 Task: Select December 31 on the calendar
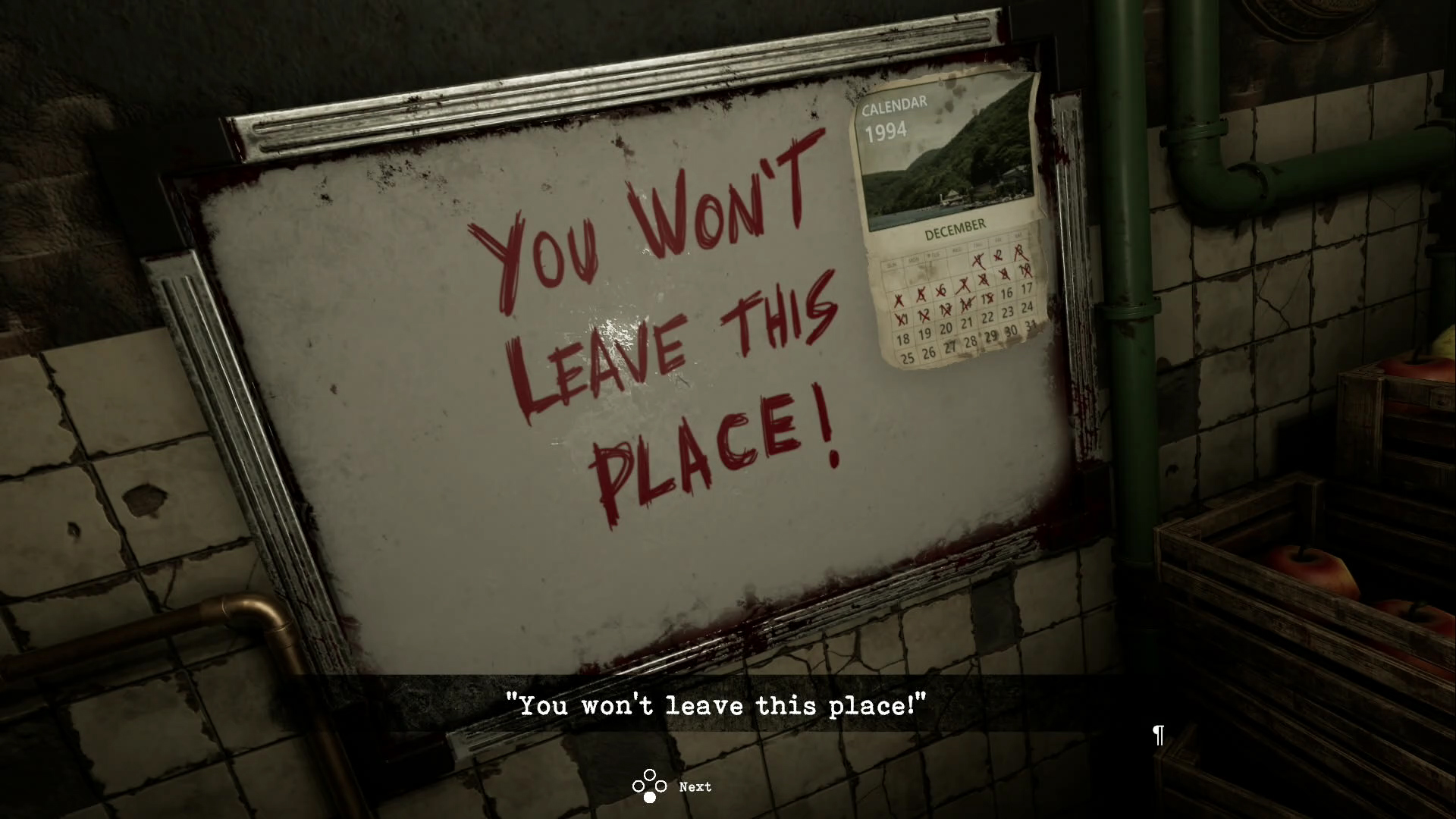pyautogui.click(x=1031, y=325)
